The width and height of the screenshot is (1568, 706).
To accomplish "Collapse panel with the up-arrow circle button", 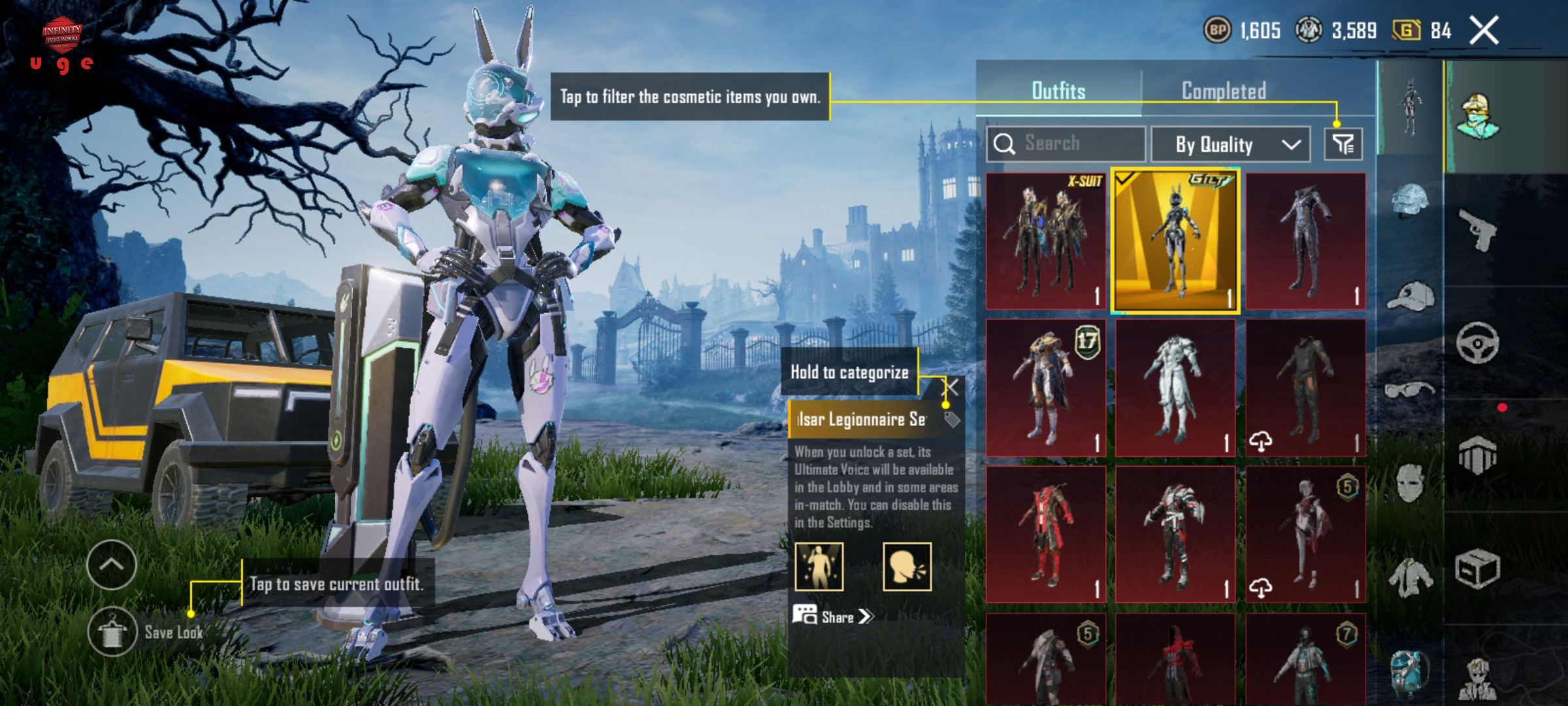I will click(111, 565).
